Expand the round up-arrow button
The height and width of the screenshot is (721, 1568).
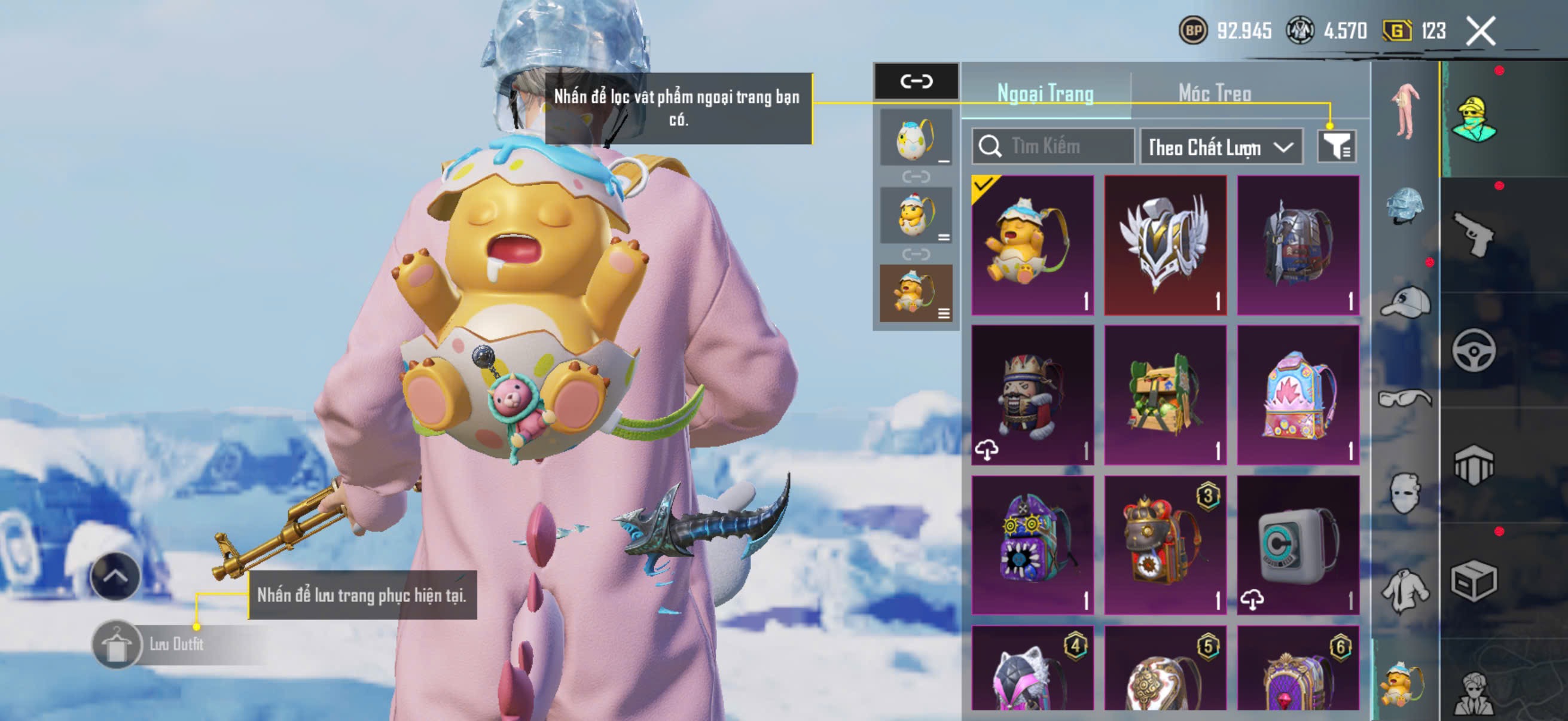point(115,576)
